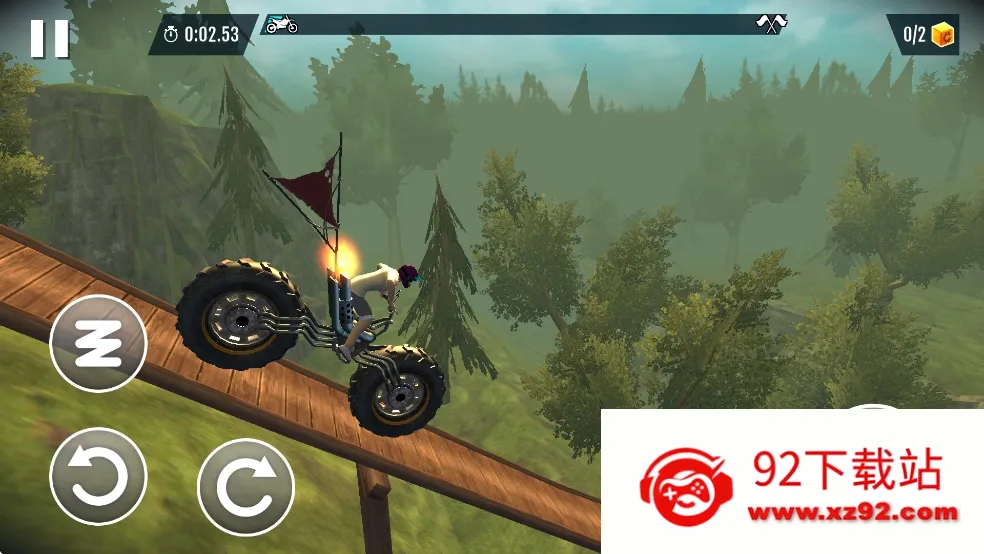Pause the game with the pause button

(49, 38)
